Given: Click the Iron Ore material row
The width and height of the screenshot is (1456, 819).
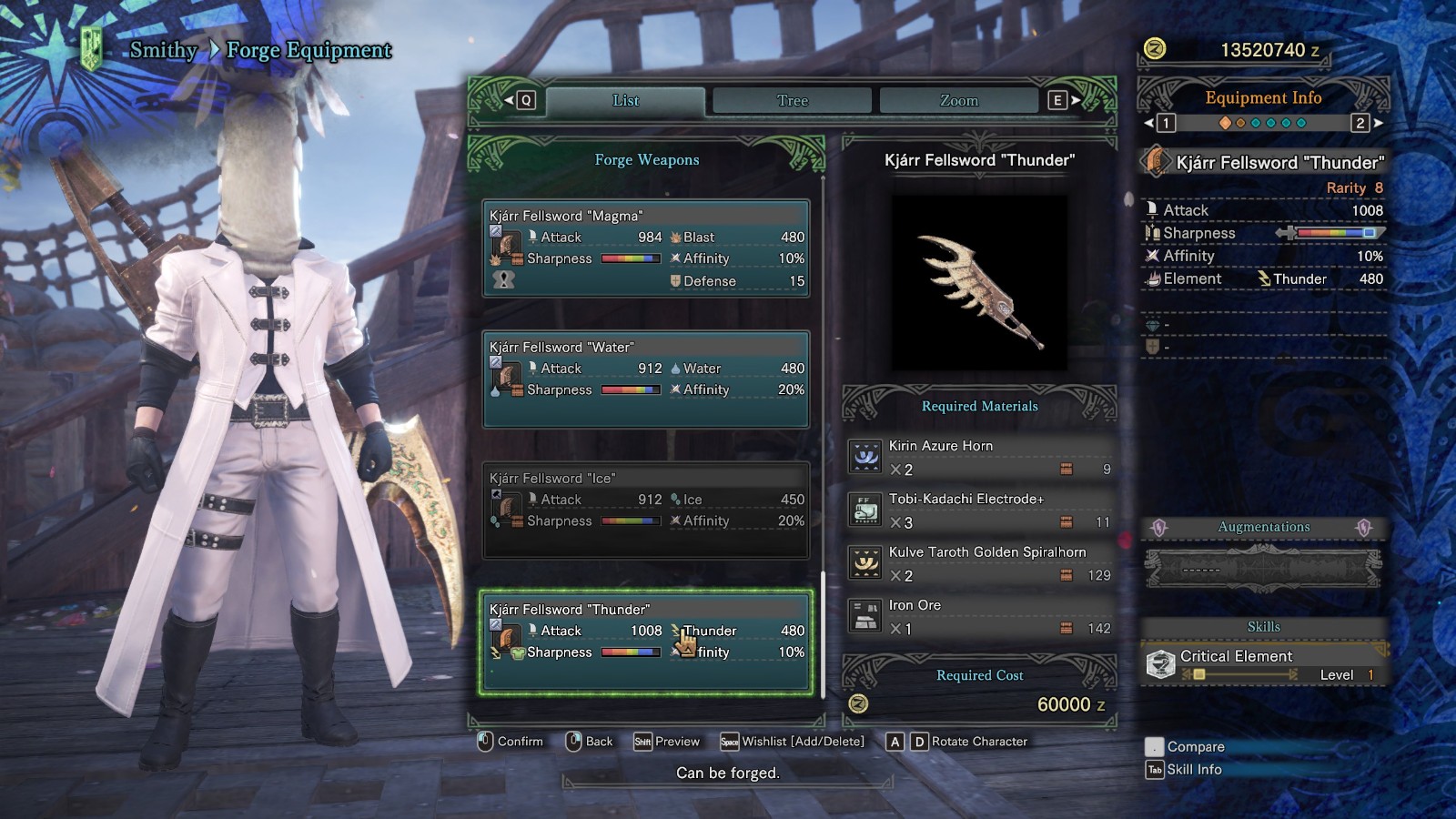Looking at the screenshot, I should click(x=979, y=616).
